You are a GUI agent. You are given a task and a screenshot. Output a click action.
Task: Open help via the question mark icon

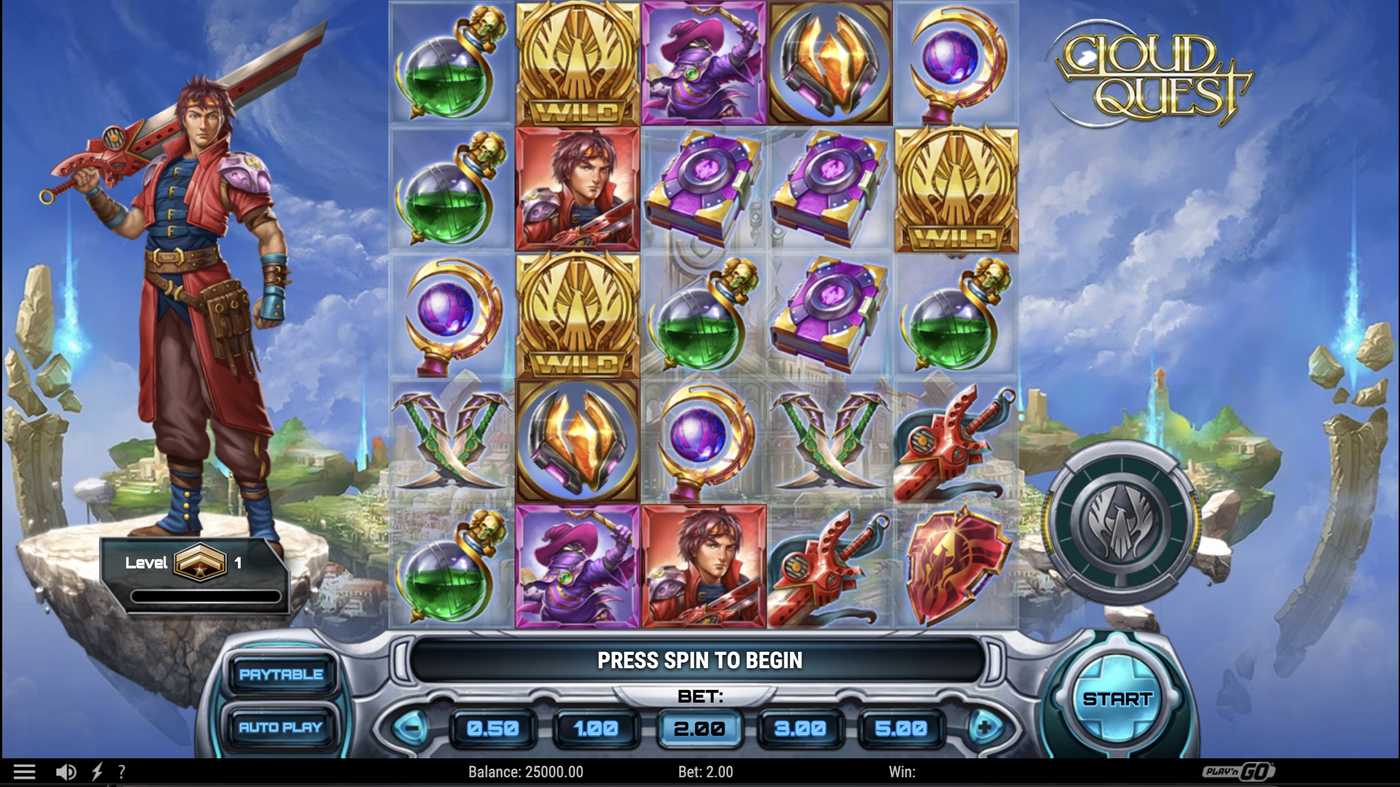[122, 770]
